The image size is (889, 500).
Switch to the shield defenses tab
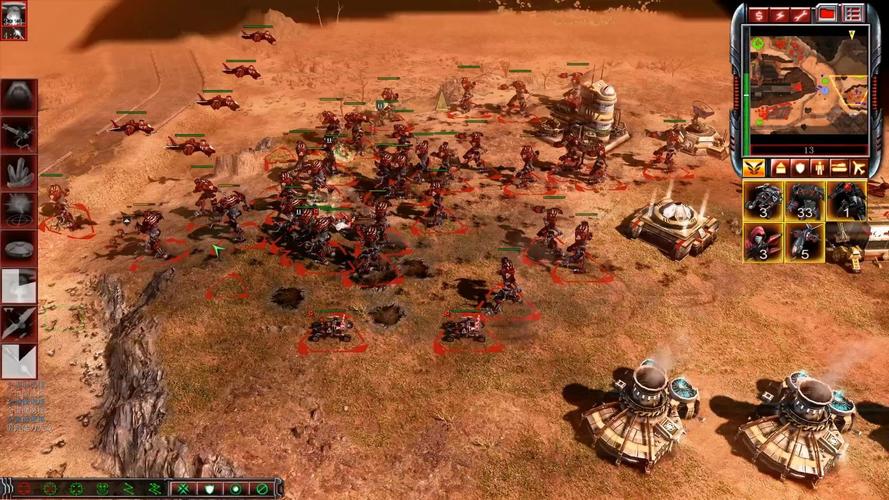(801, 167)
